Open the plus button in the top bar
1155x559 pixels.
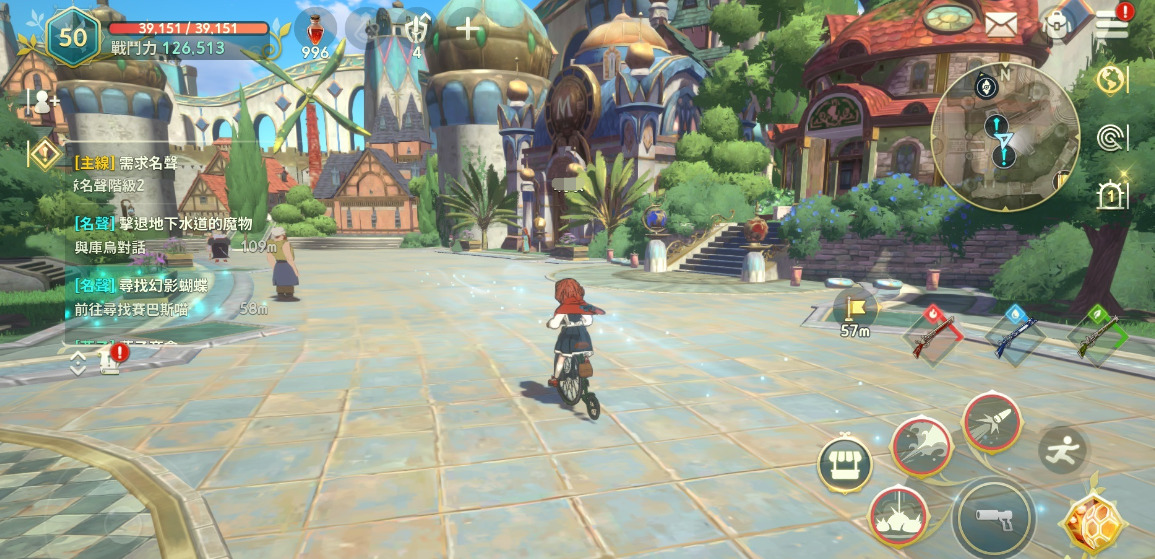point(468,28)
